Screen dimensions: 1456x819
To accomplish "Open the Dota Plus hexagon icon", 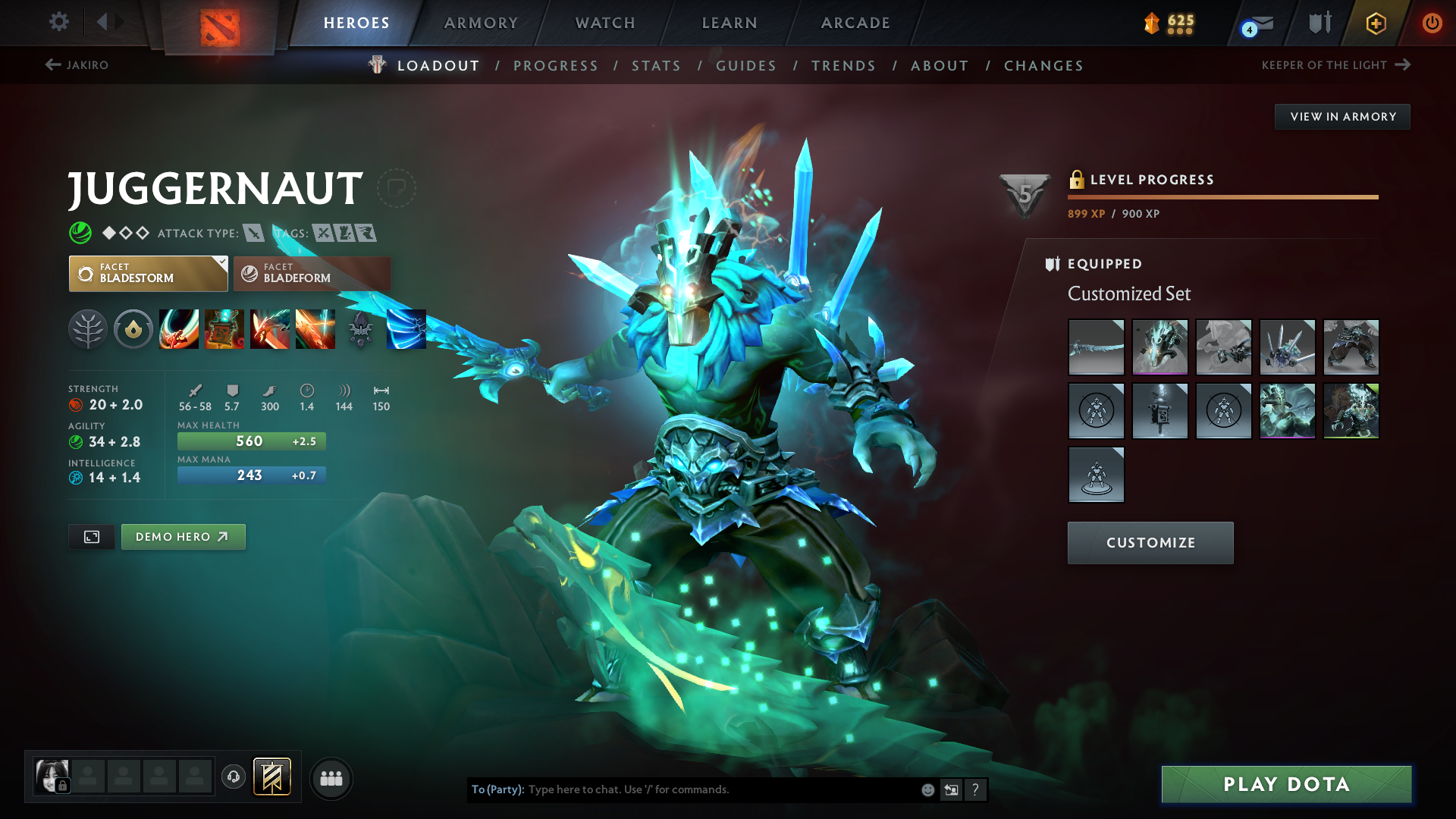I will pos(1375,23).
